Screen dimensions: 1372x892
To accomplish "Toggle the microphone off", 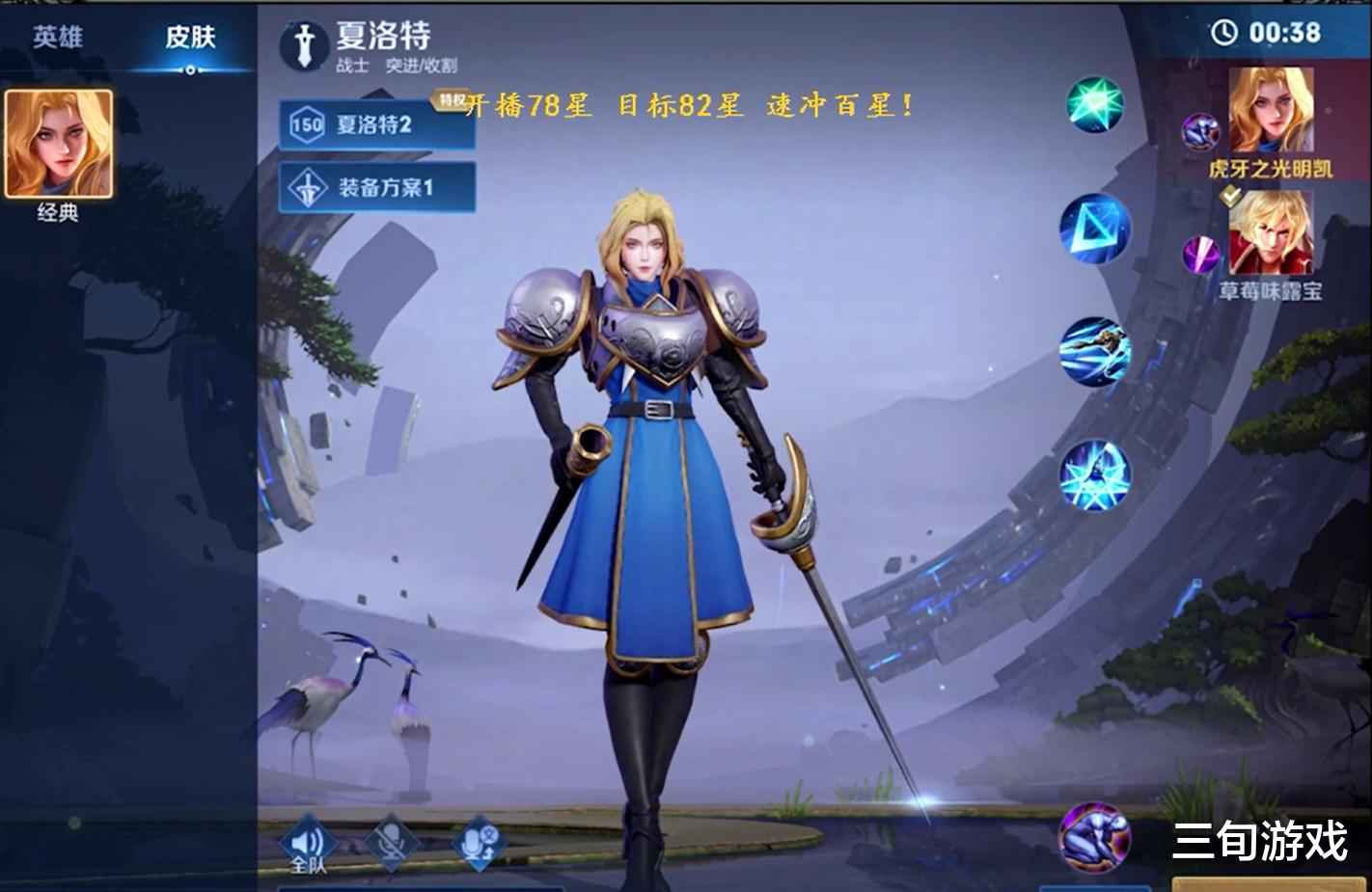I will pos(390,841).
